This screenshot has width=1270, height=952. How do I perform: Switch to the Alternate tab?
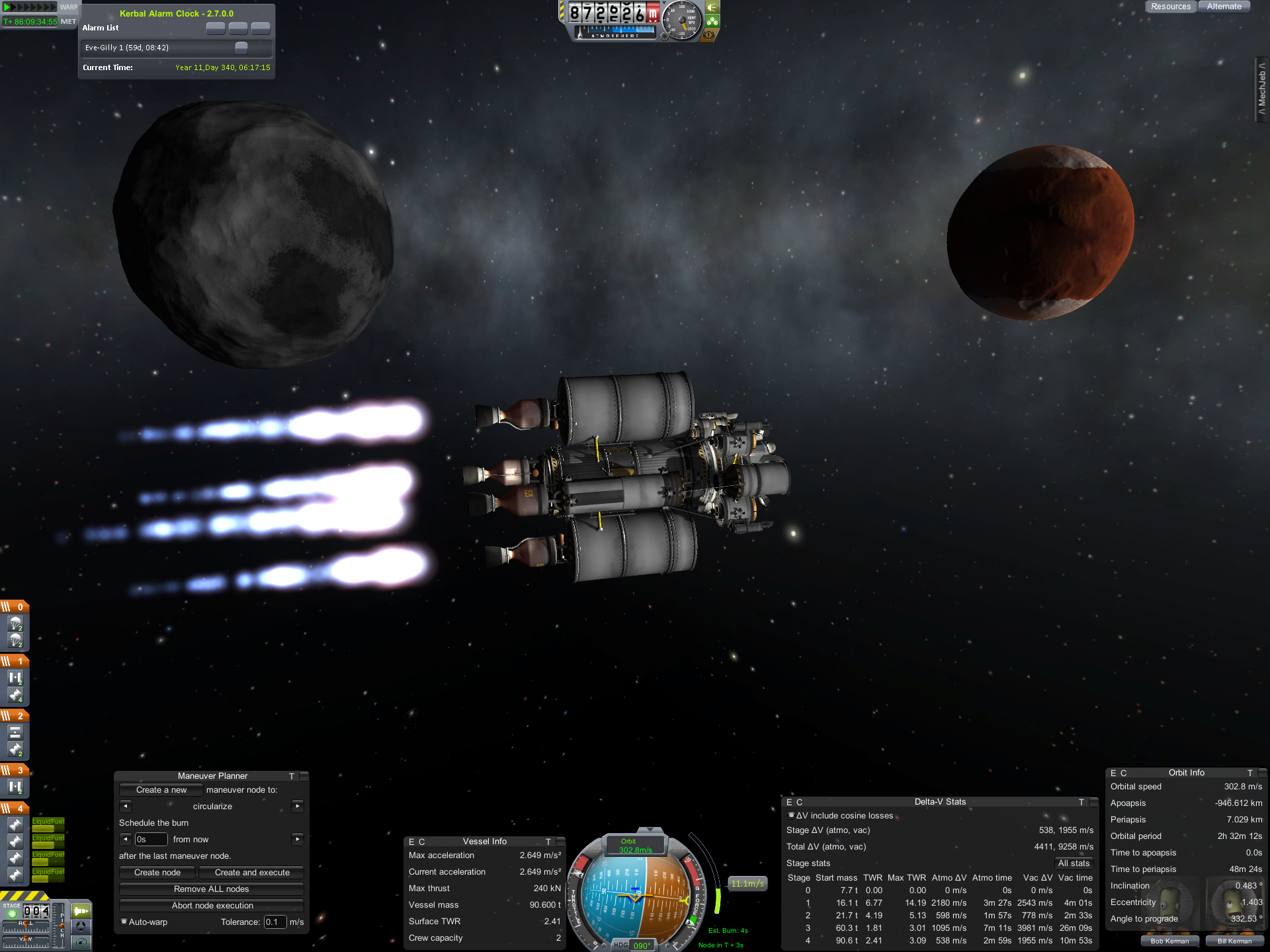pos(1224,7)
